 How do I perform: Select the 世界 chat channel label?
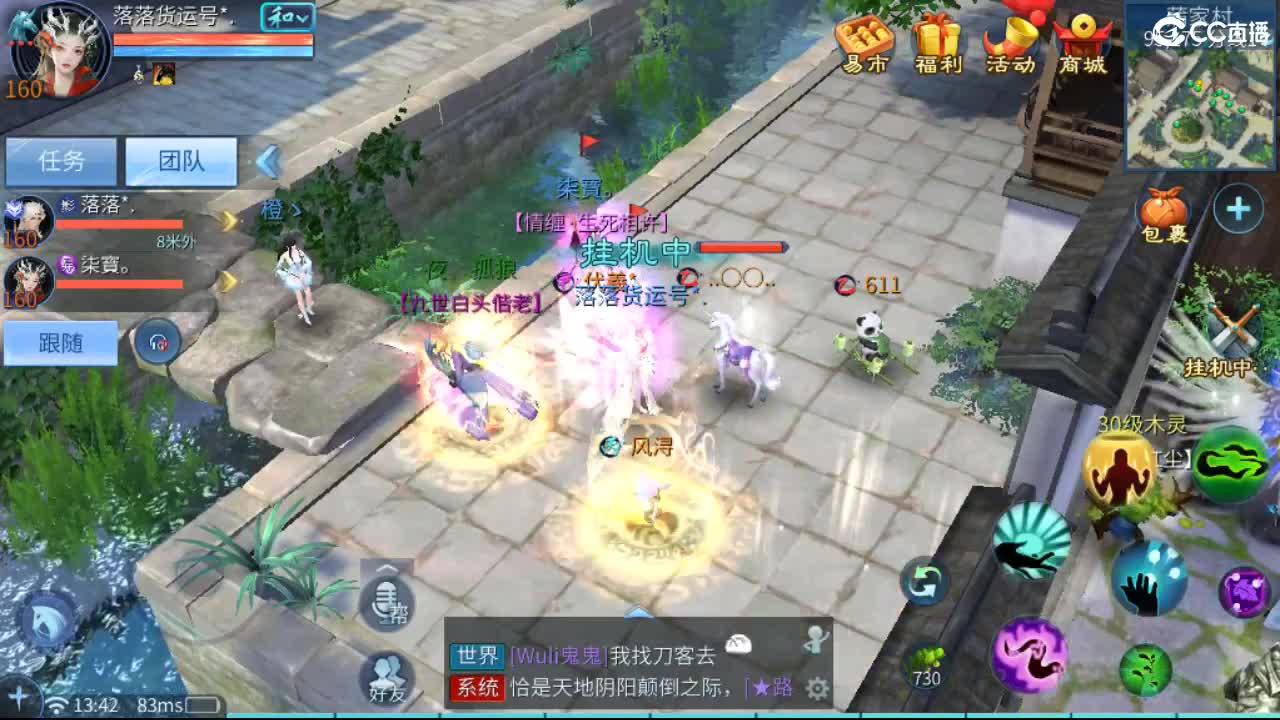click(477, 657)
